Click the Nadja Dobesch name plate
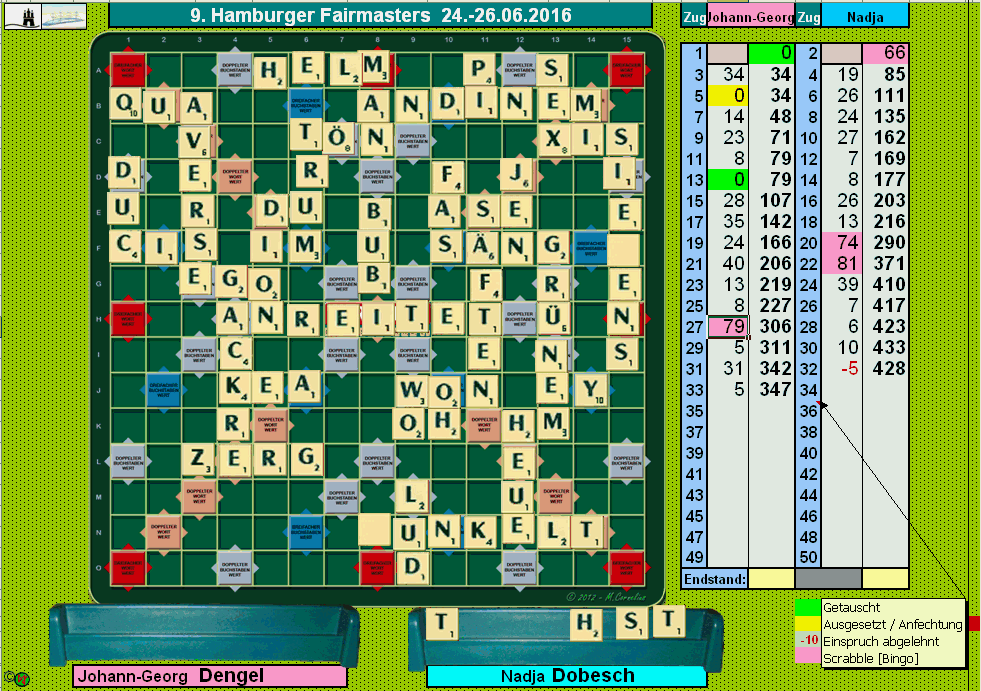This screenshot has width=981, height=691. 567,676
